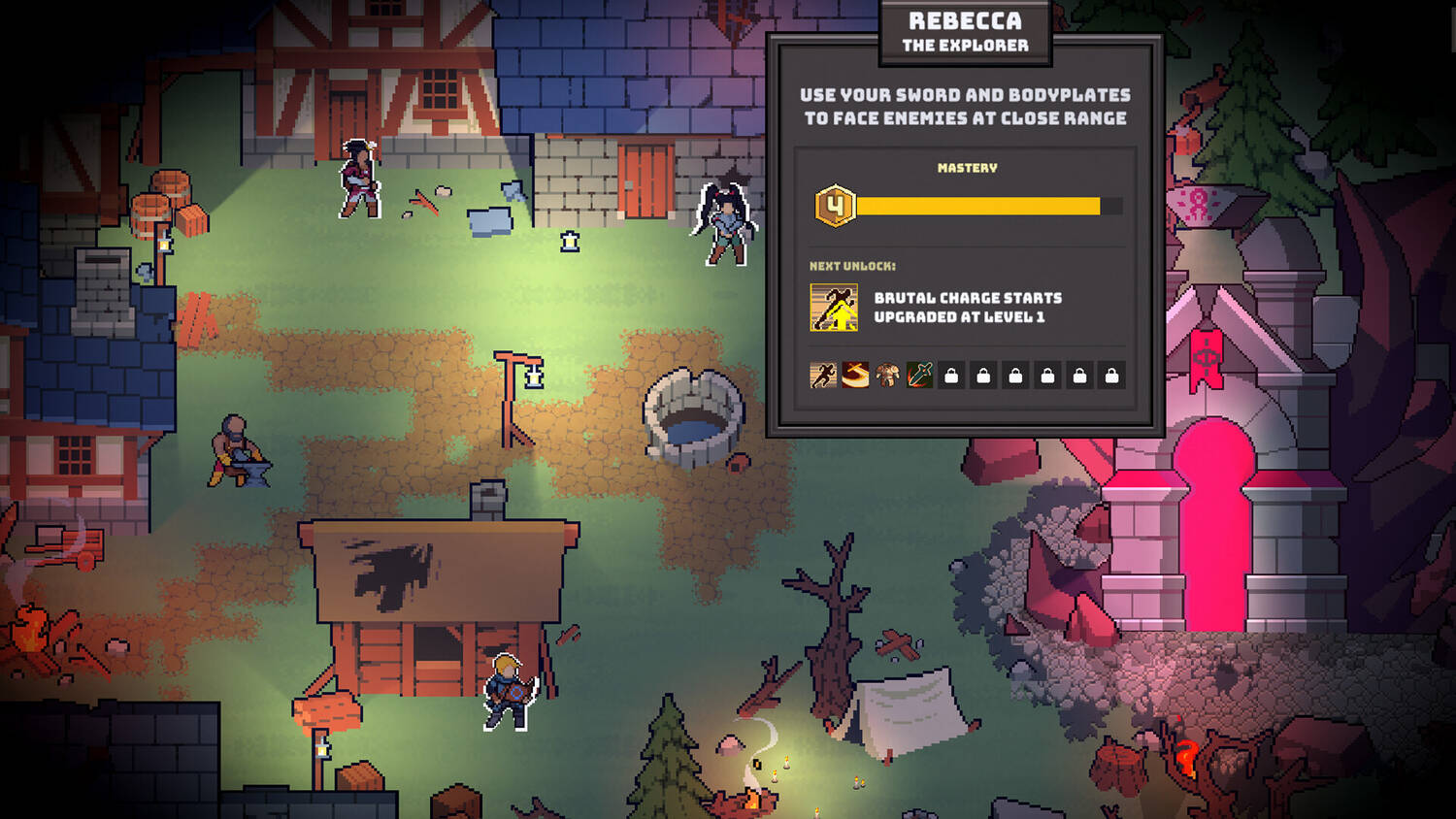Select the green dagger unlock icon
The width and height of the screenshot is (1456, 819).
919,376
